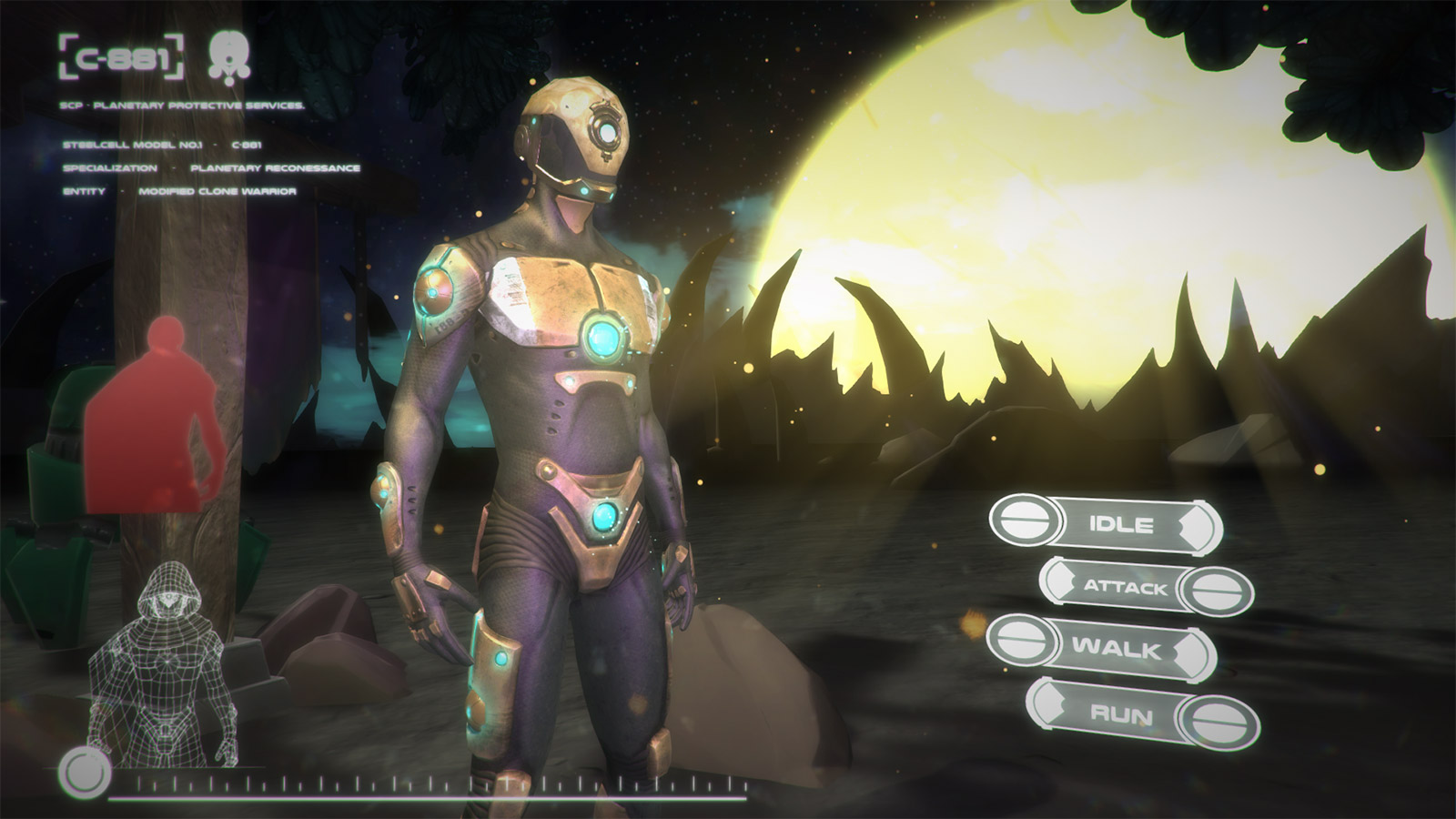Click the alien head emblem icon
Image resolution: width=1456 pixels, height=819 pixels.
pos(228,57)
